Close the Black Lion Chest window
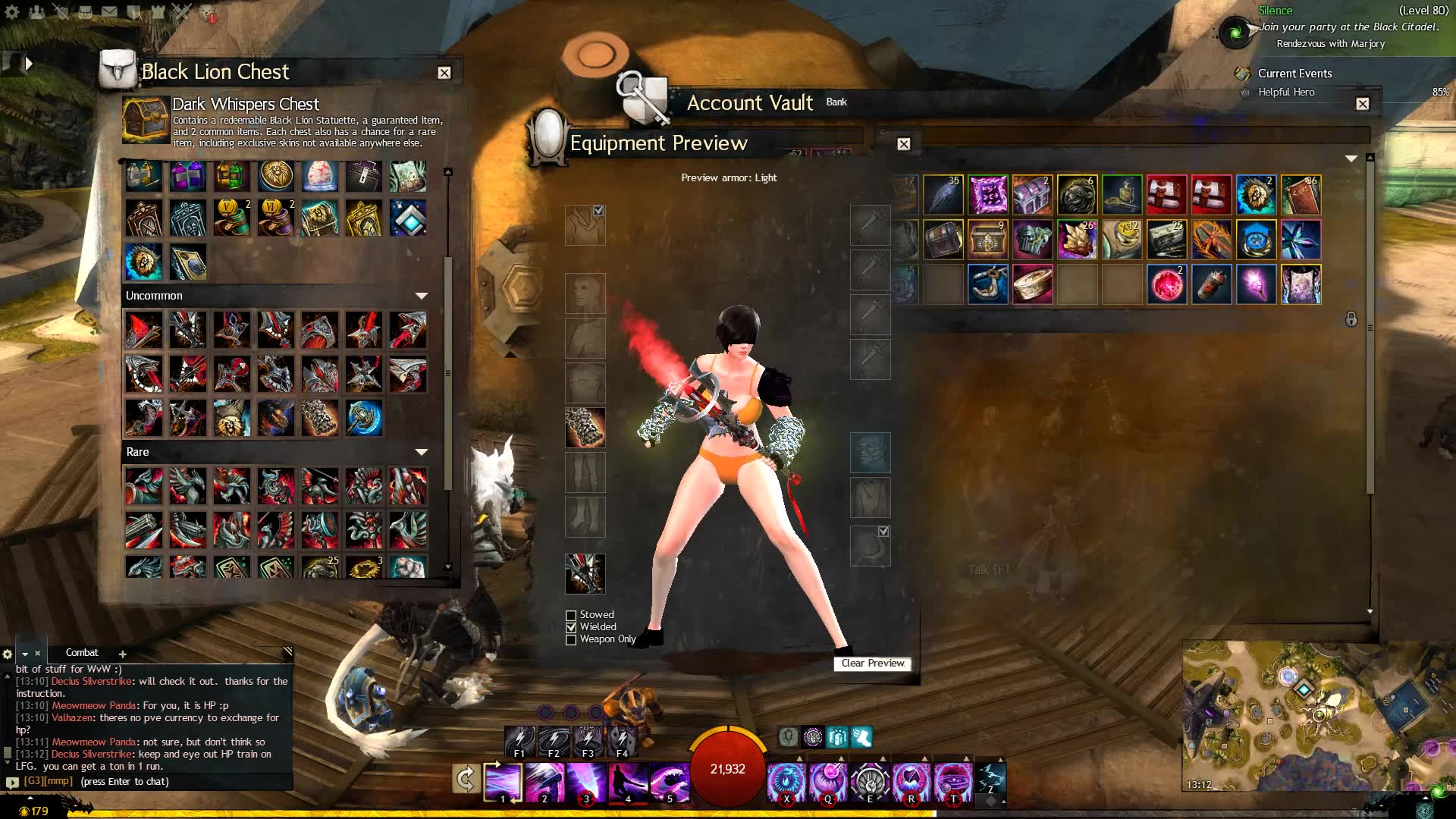This screenshot has height=819, width=1456. [x=444, y=73]
